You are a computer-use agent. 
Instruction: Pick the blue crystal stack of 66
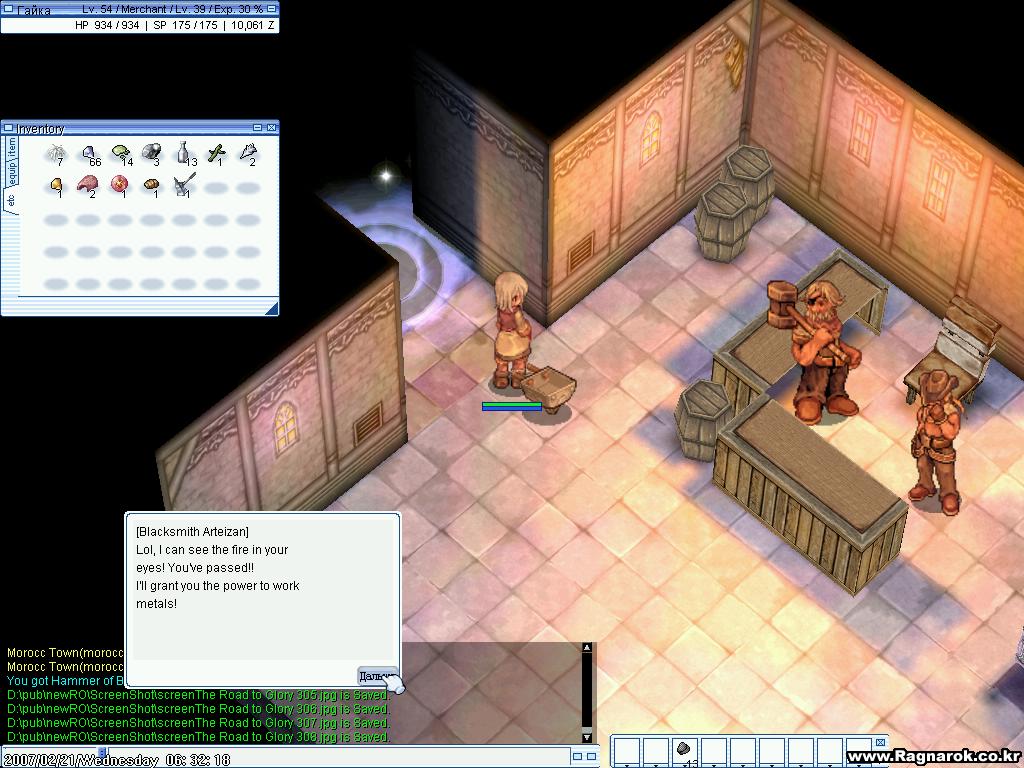(89, 153)
